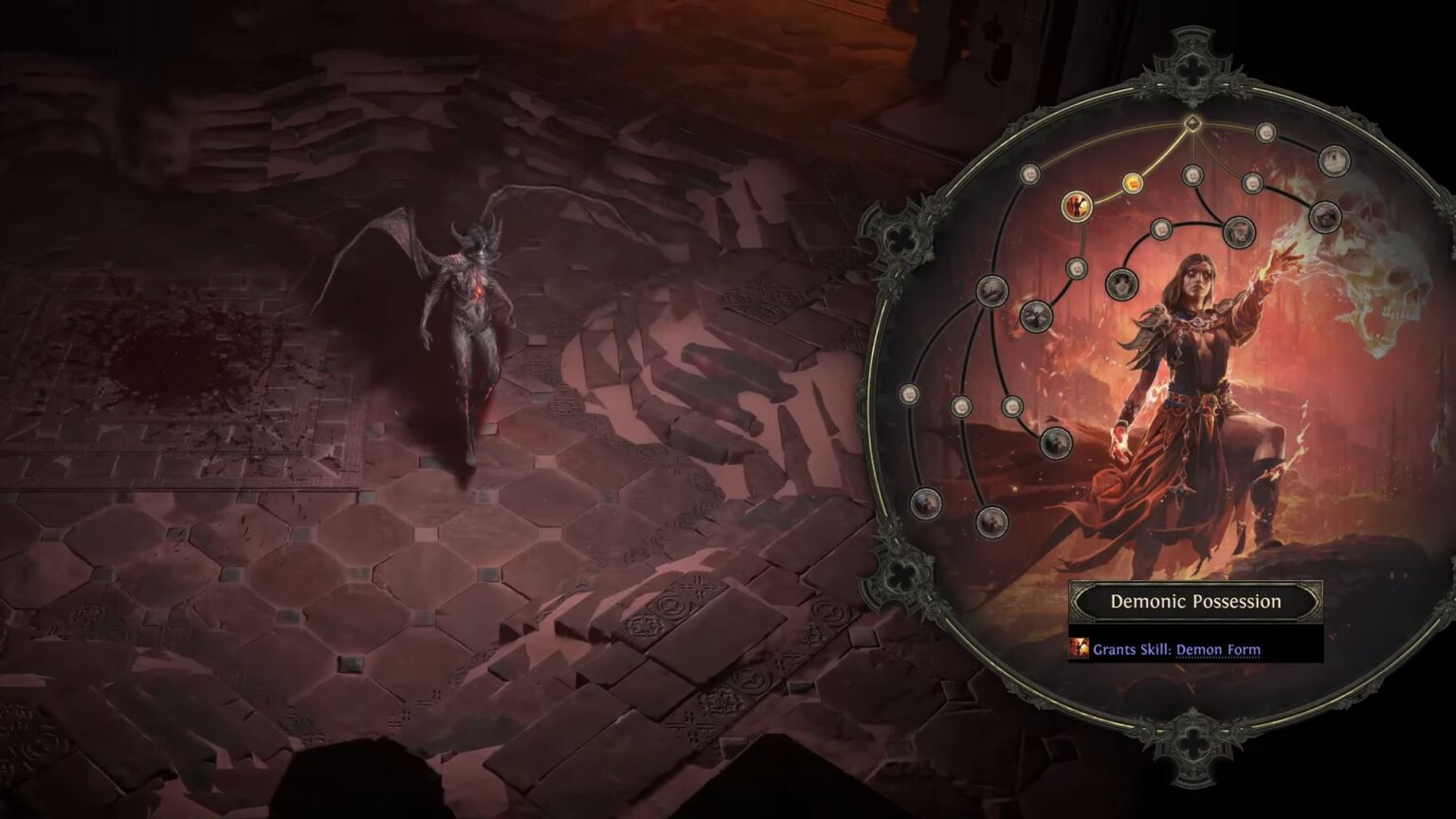Click the Demonic Possession title banner
This screenshot has width=1456, height=819.
coord(1198,601)
